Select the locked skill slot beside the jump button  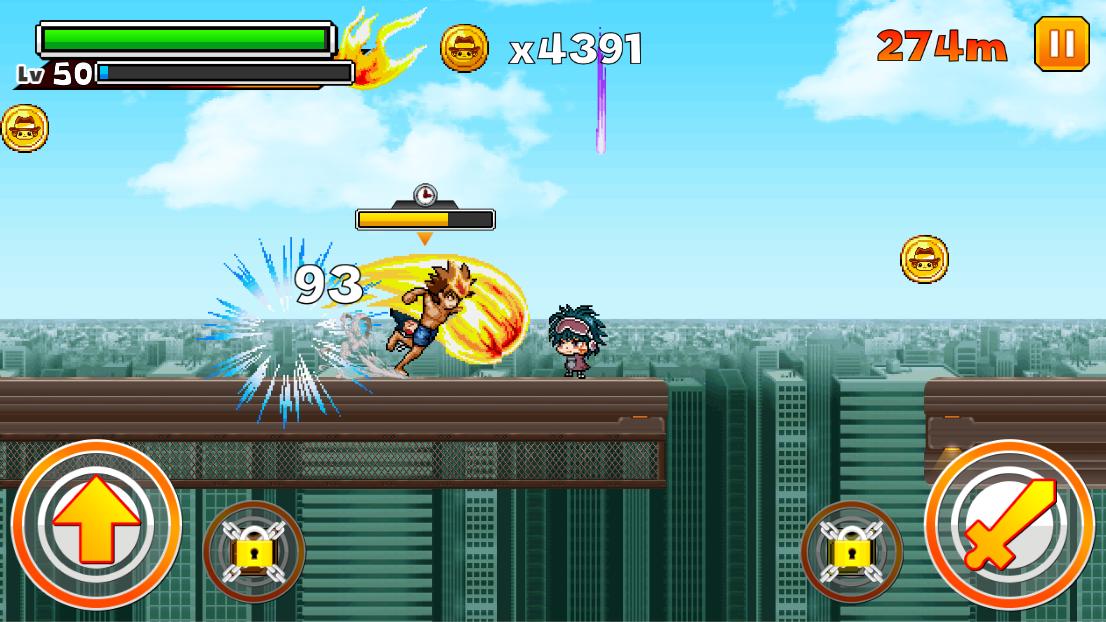[x=254, y=550]
